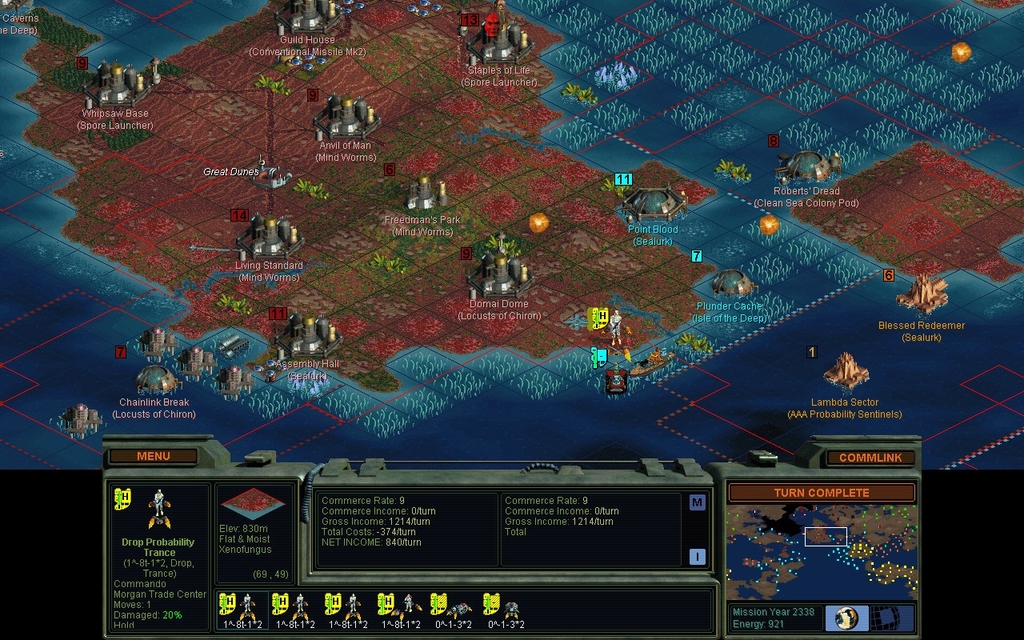Screen dimensions: 1024x640
Task: Click the M button in the info panel
Action: pos(697,502)
